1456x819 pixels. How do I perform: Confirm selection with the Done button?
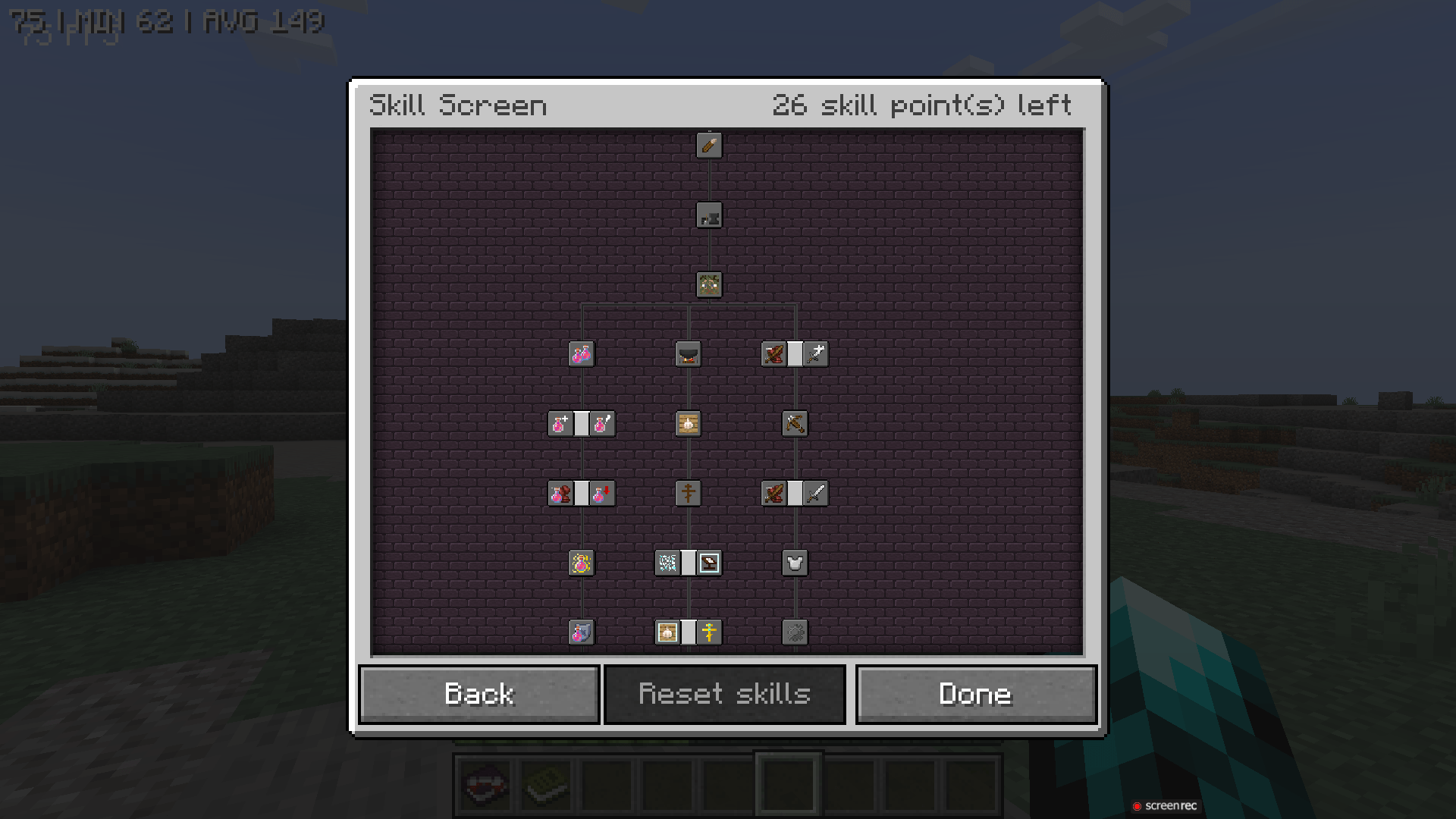(x=975, y=693)
